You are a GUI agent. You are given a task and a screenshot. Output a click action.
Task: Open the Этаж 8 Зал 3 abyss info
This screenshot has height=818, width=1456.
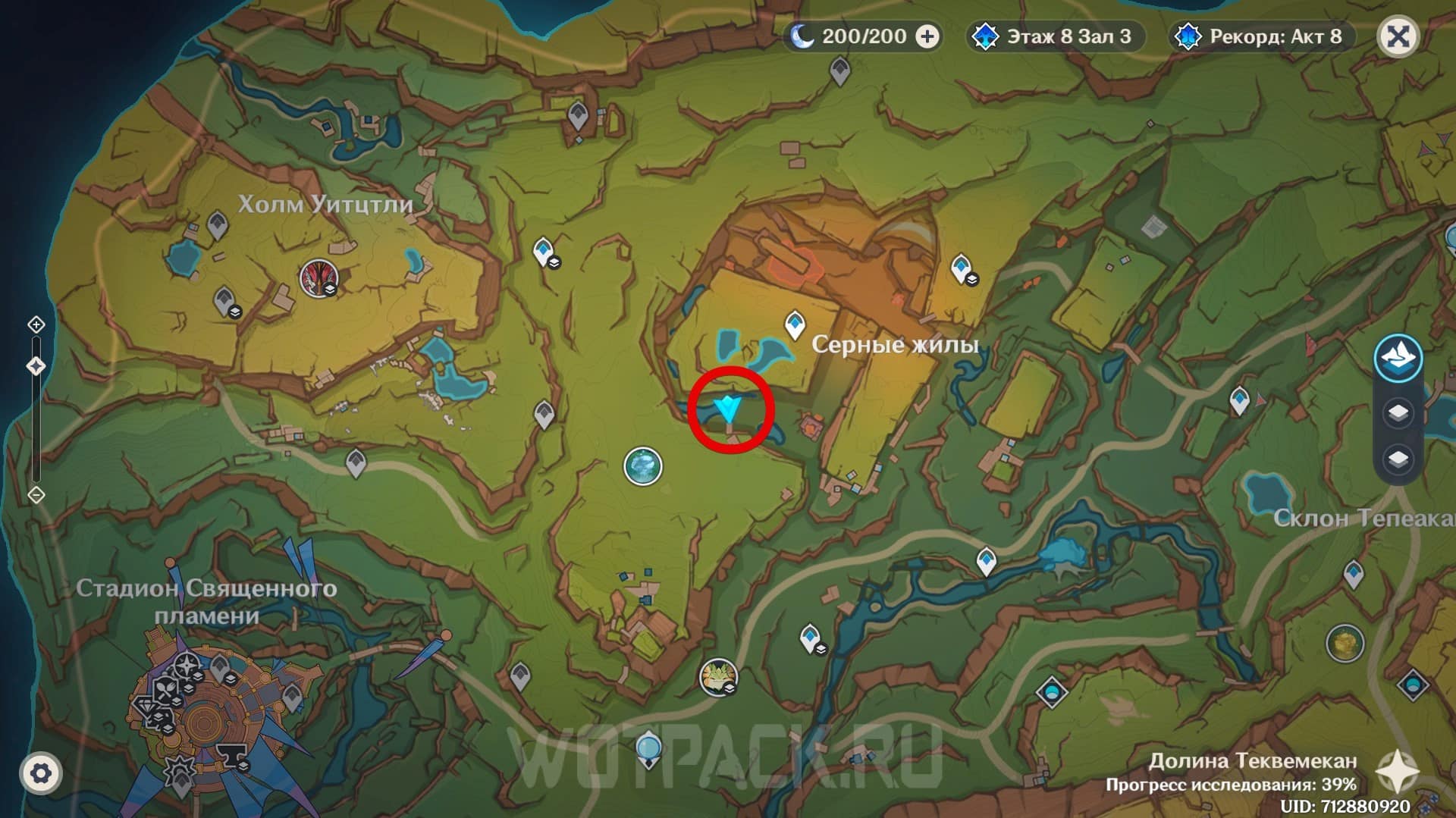pos(1056,36)
